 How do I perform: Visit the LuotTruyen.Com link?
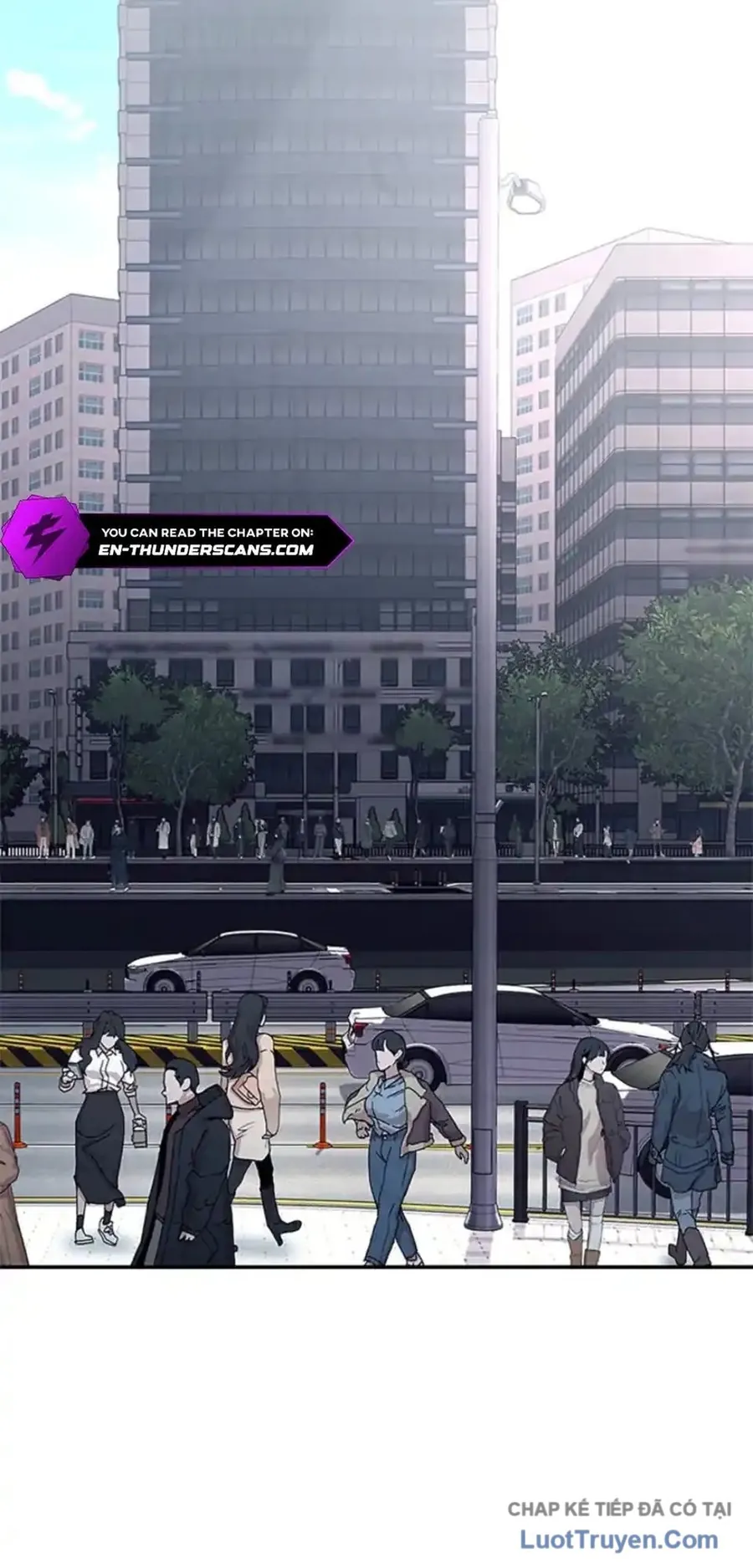click(618, 1540)
